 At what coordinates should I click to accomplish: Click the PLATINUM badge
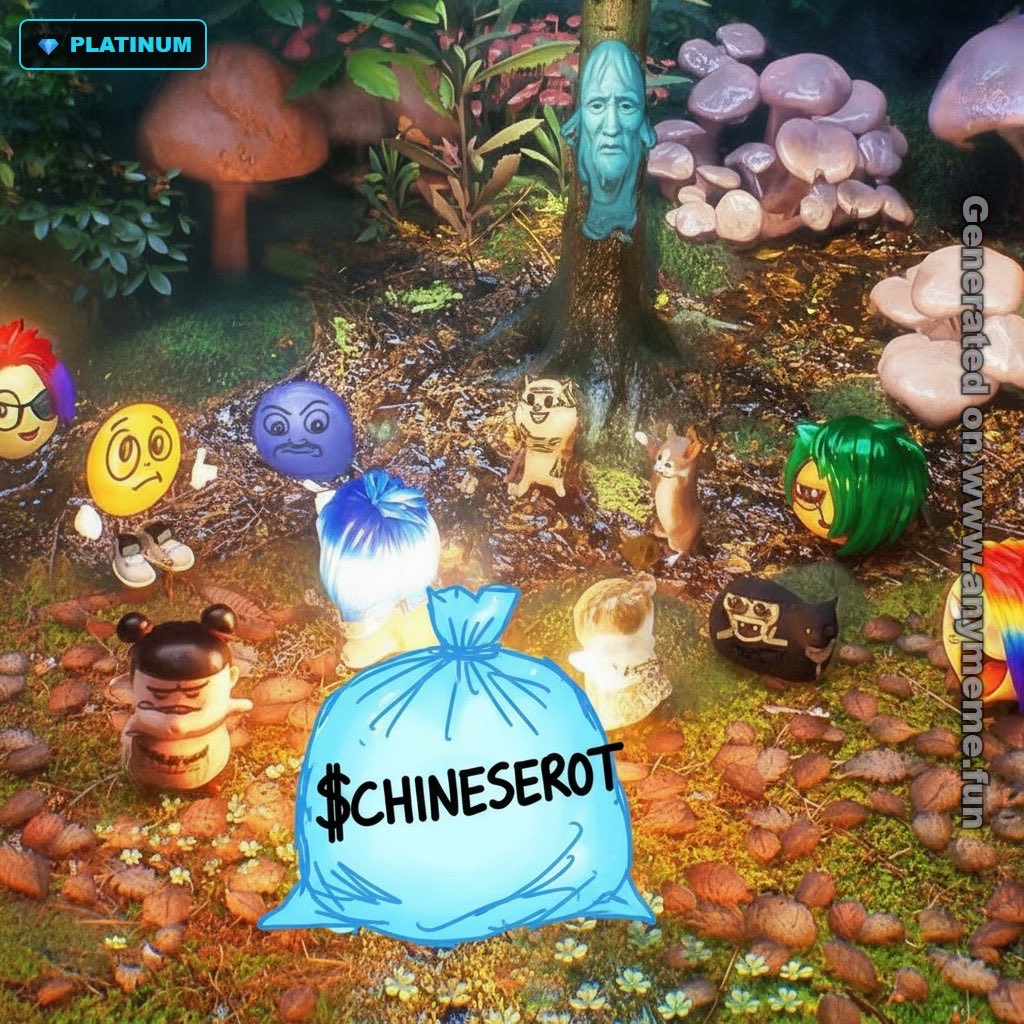tap(113, 45)
